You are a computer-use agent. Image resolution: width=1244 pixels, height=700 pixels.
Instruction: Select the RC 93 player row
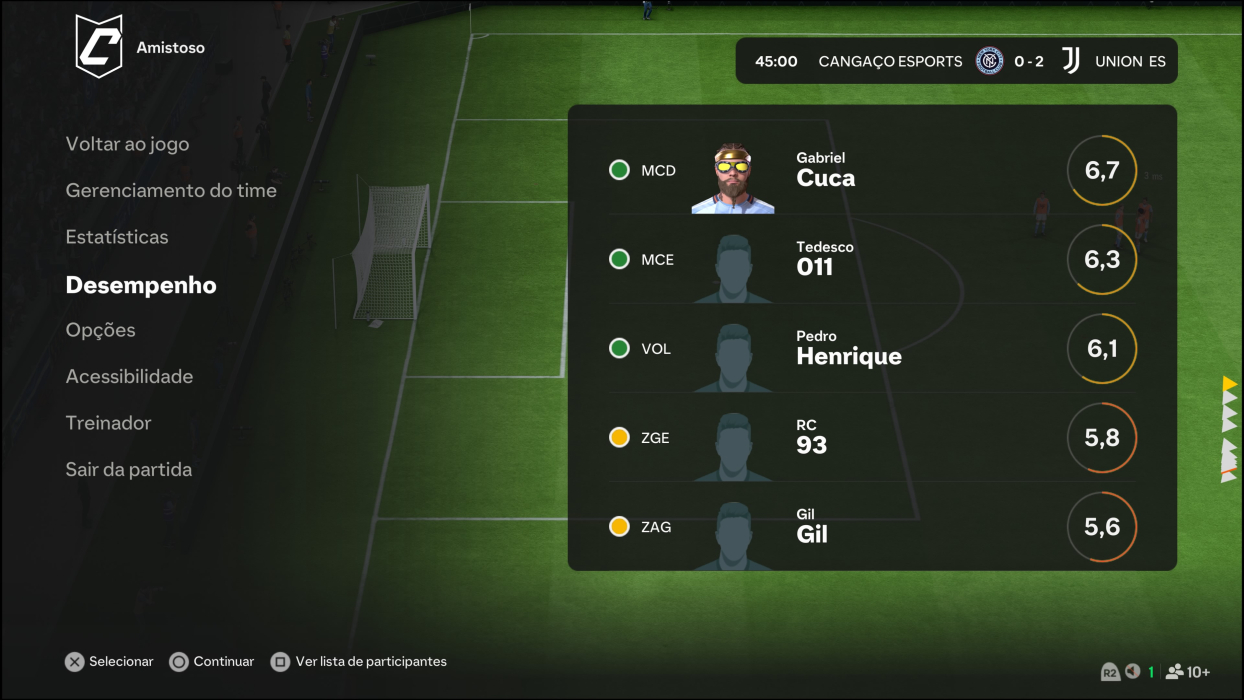tap(871, 438)
